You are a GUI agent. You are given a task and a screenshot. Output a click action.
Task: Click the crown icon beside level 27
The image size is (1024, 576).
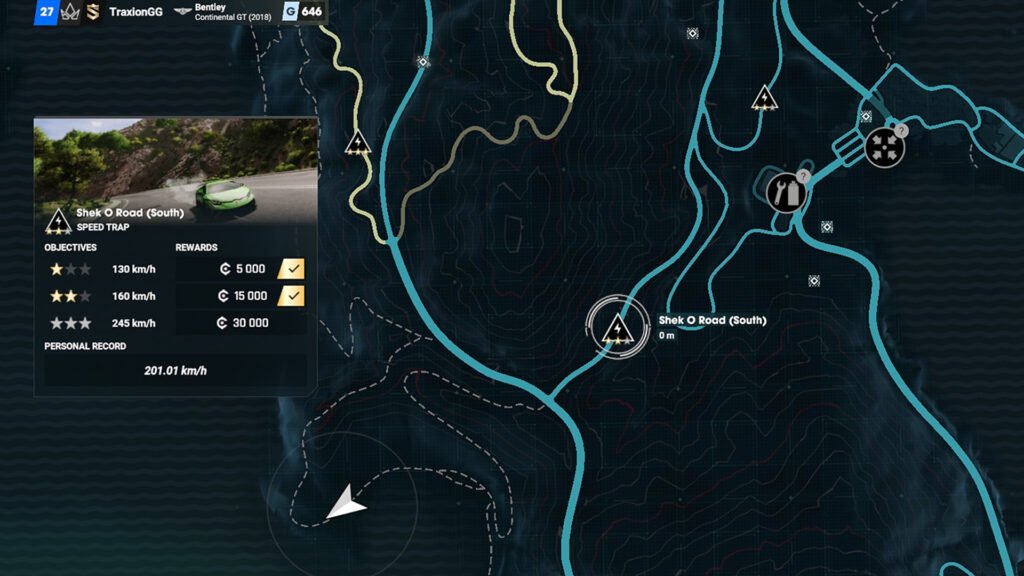70,13
